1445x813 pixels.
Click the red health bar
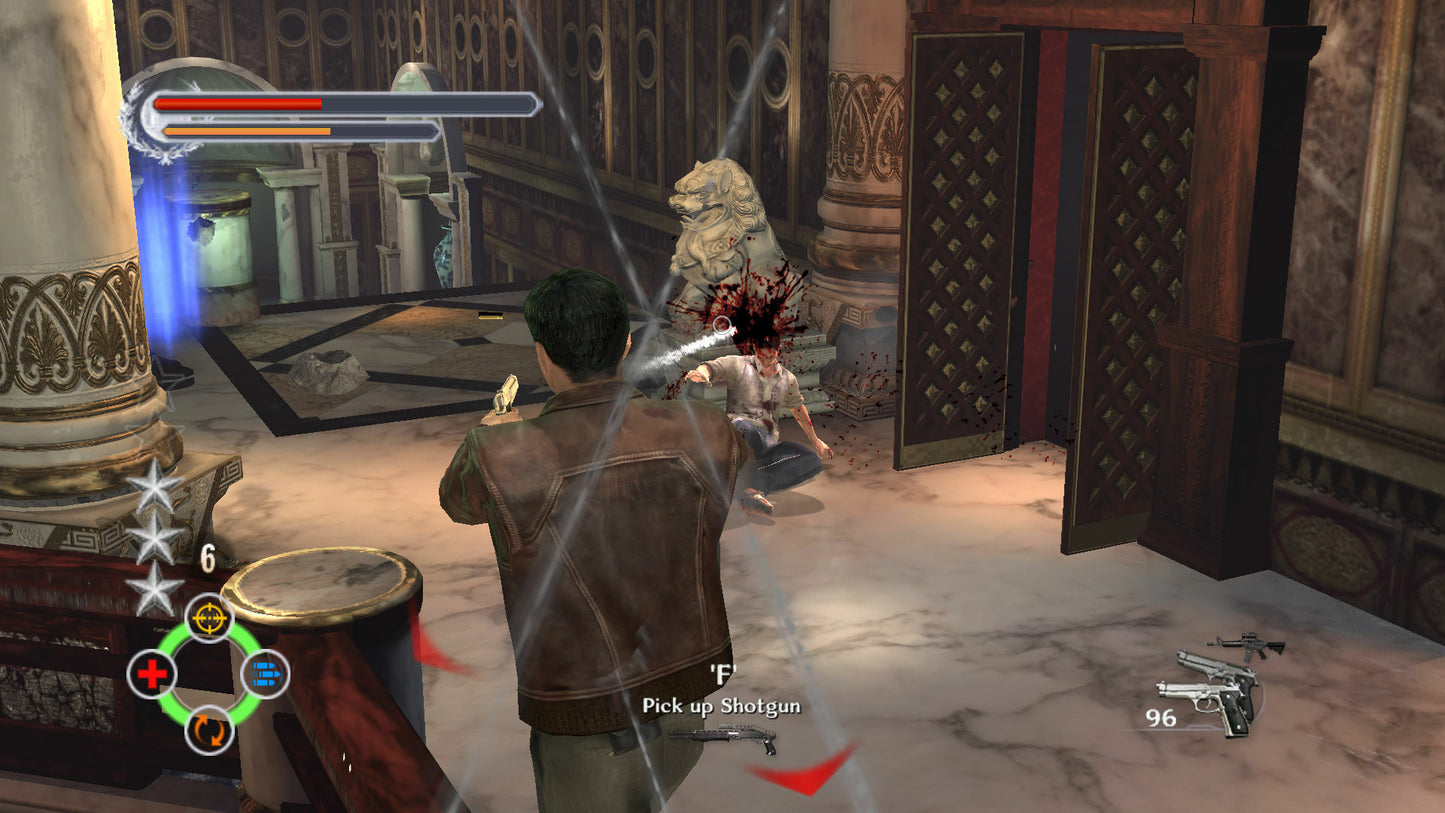click(x=240, y=104)
